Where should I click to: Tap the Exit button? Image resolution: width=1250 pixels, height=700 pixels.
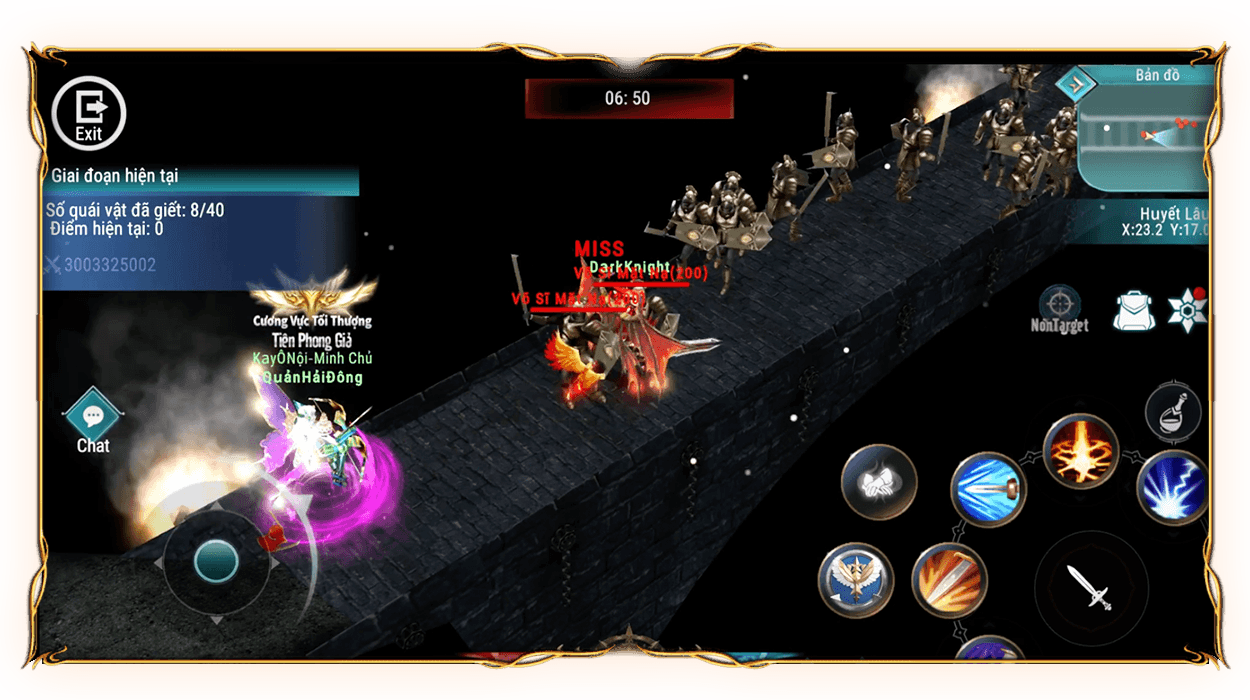(88, 112)
